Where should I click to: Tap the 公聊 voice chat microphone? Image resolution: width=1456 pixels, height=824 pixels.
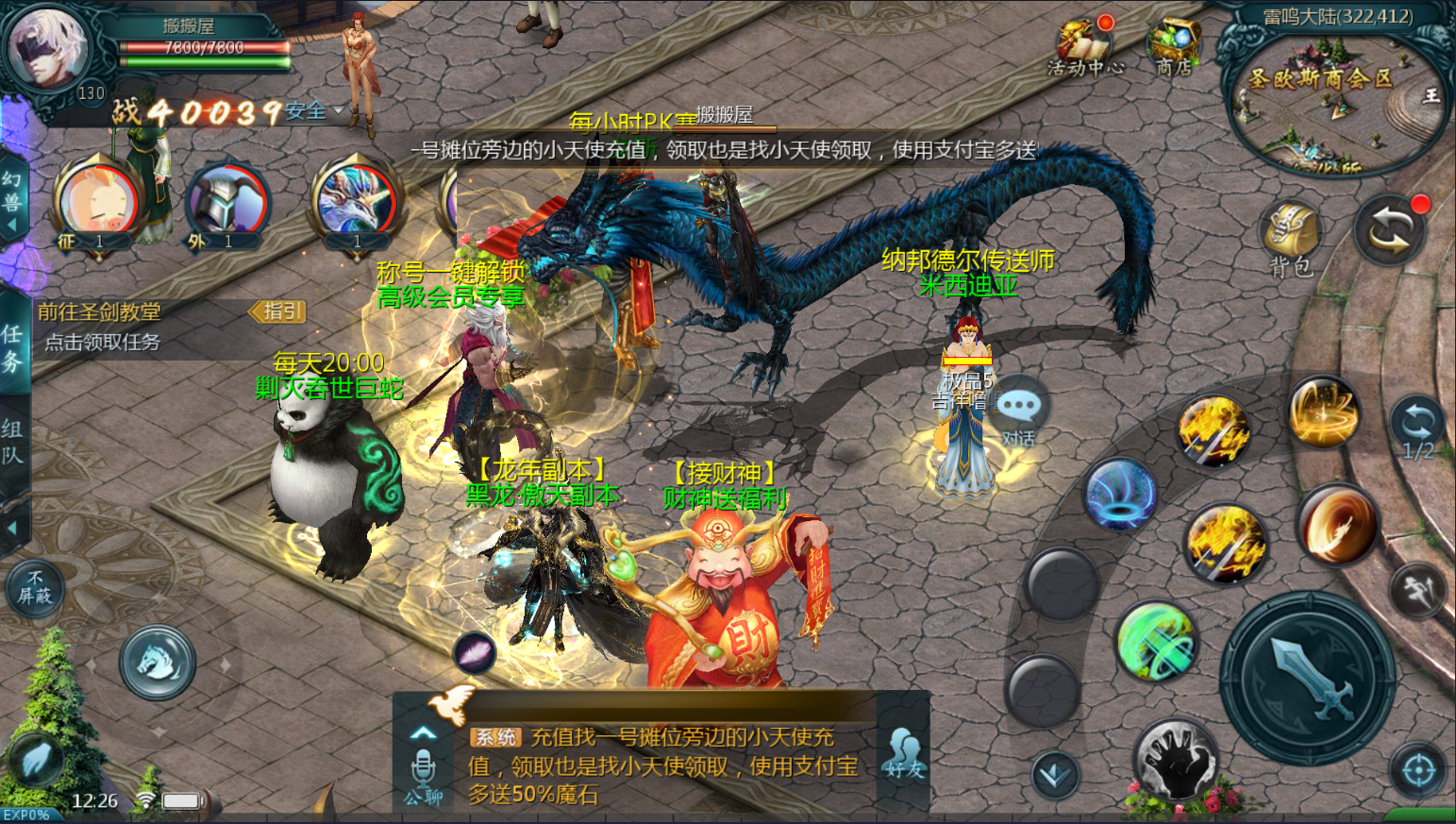point(424,772)
